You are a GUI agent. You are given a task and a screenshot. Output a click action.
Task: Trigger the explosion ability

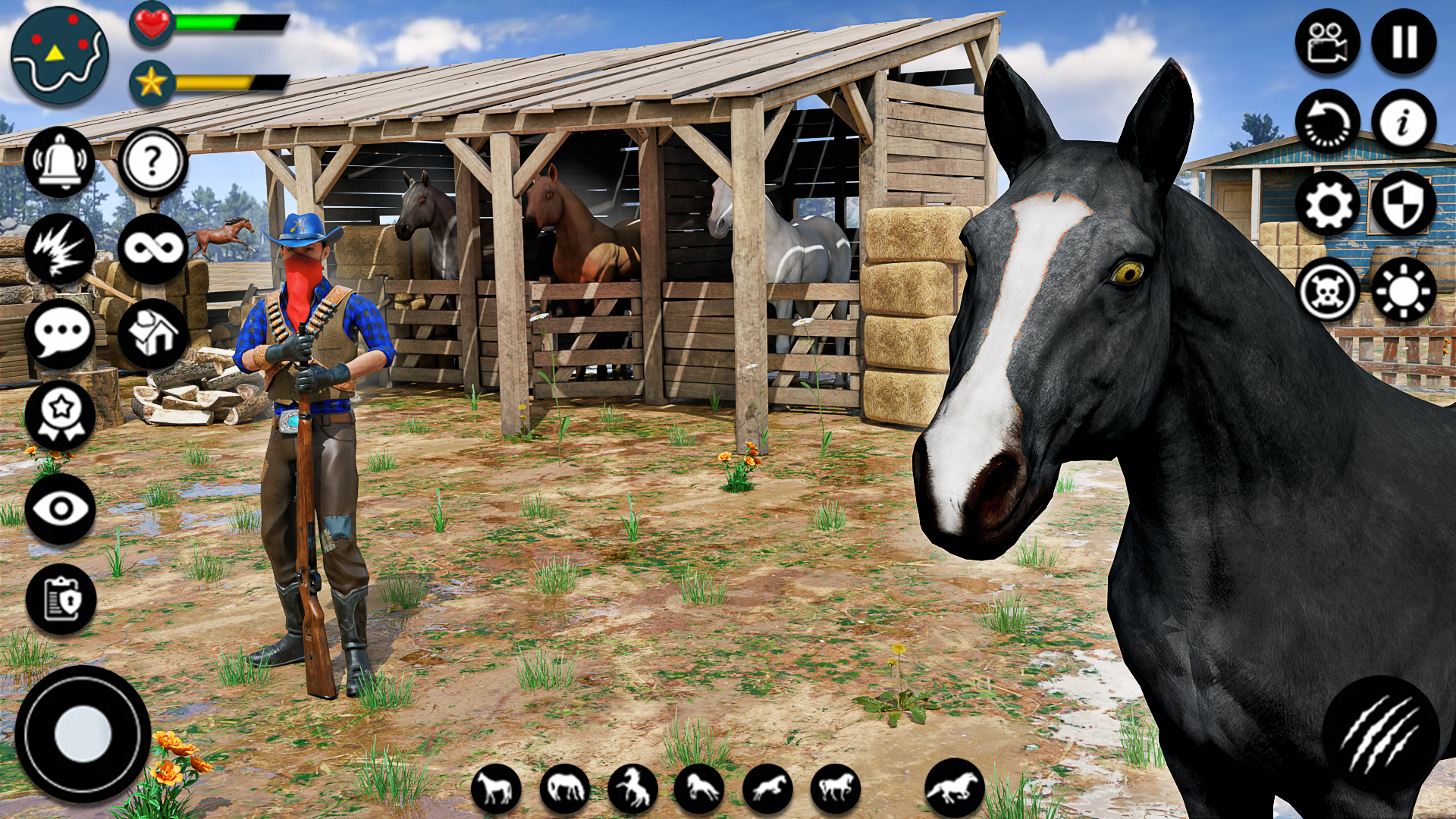[60, 246]
